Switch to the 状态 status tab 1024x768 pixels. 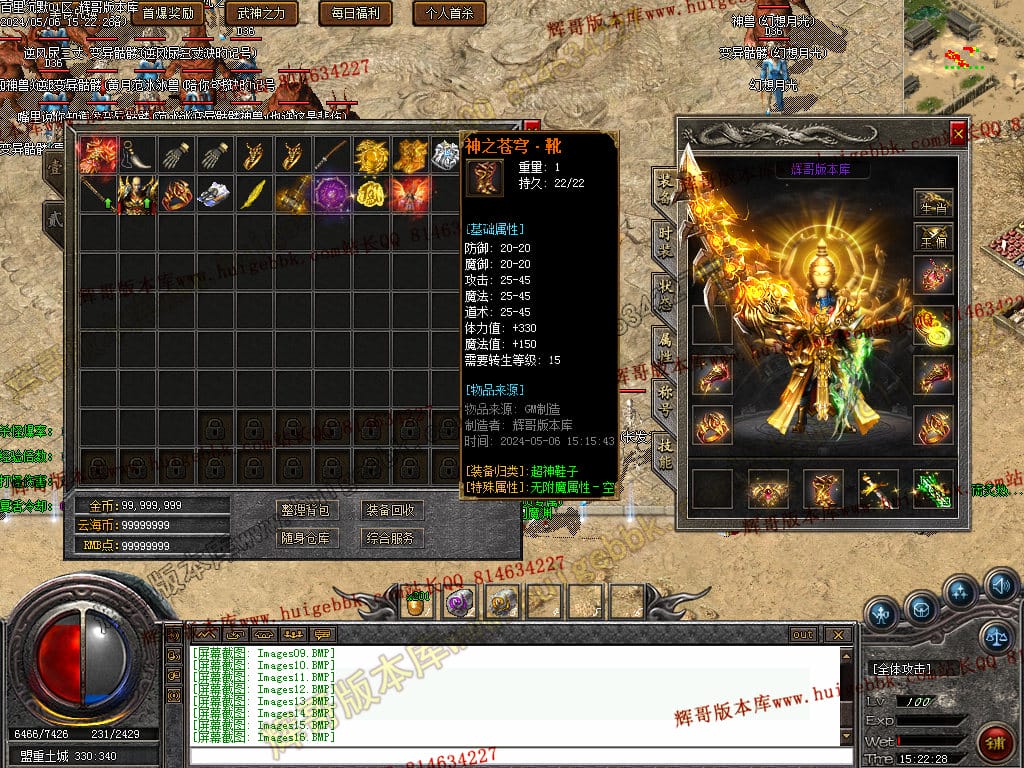point(664,290)
